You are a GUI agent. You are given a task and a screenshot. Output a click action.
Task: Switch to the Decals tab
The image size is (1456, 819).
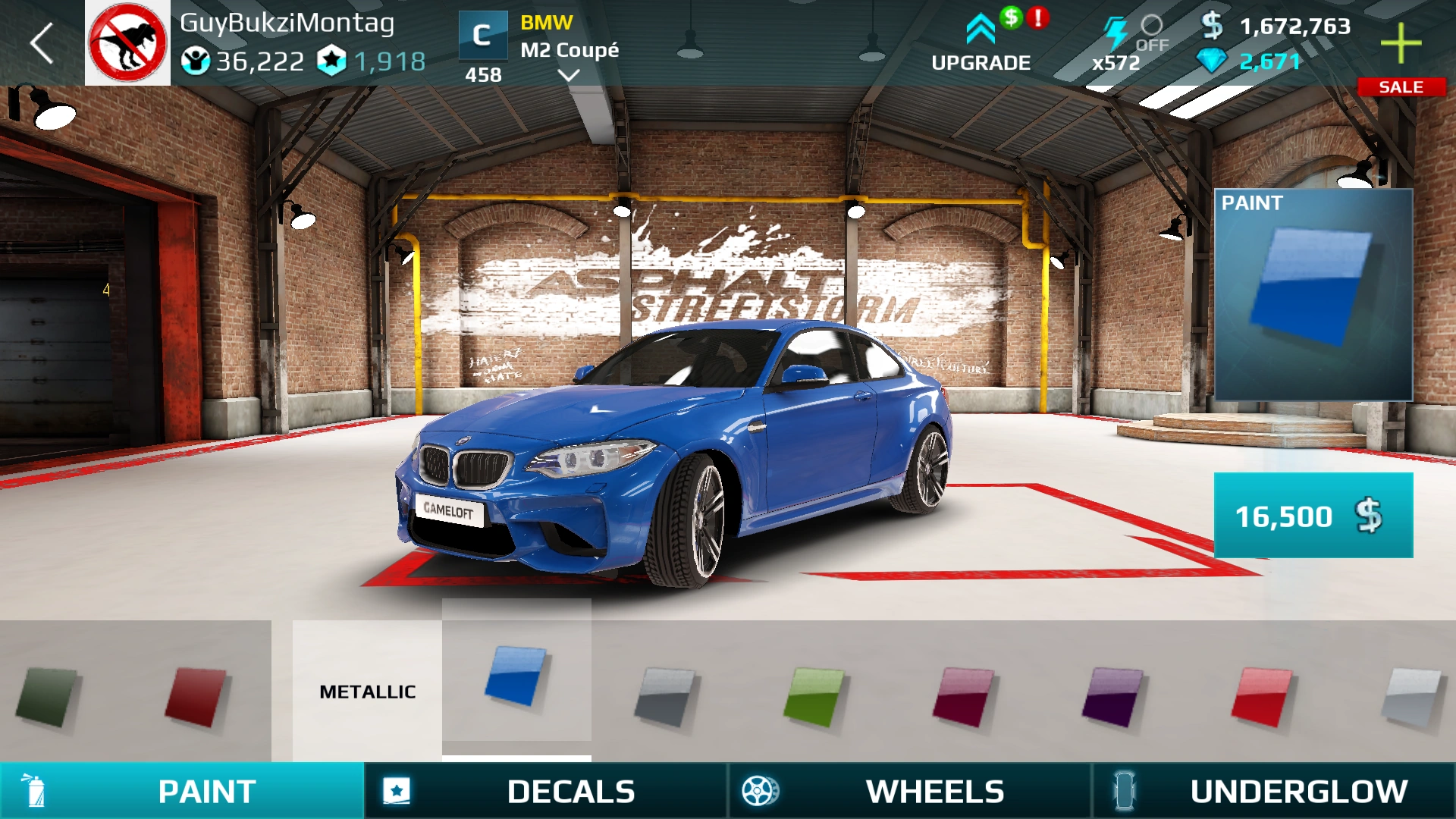[x=546, y=791]
